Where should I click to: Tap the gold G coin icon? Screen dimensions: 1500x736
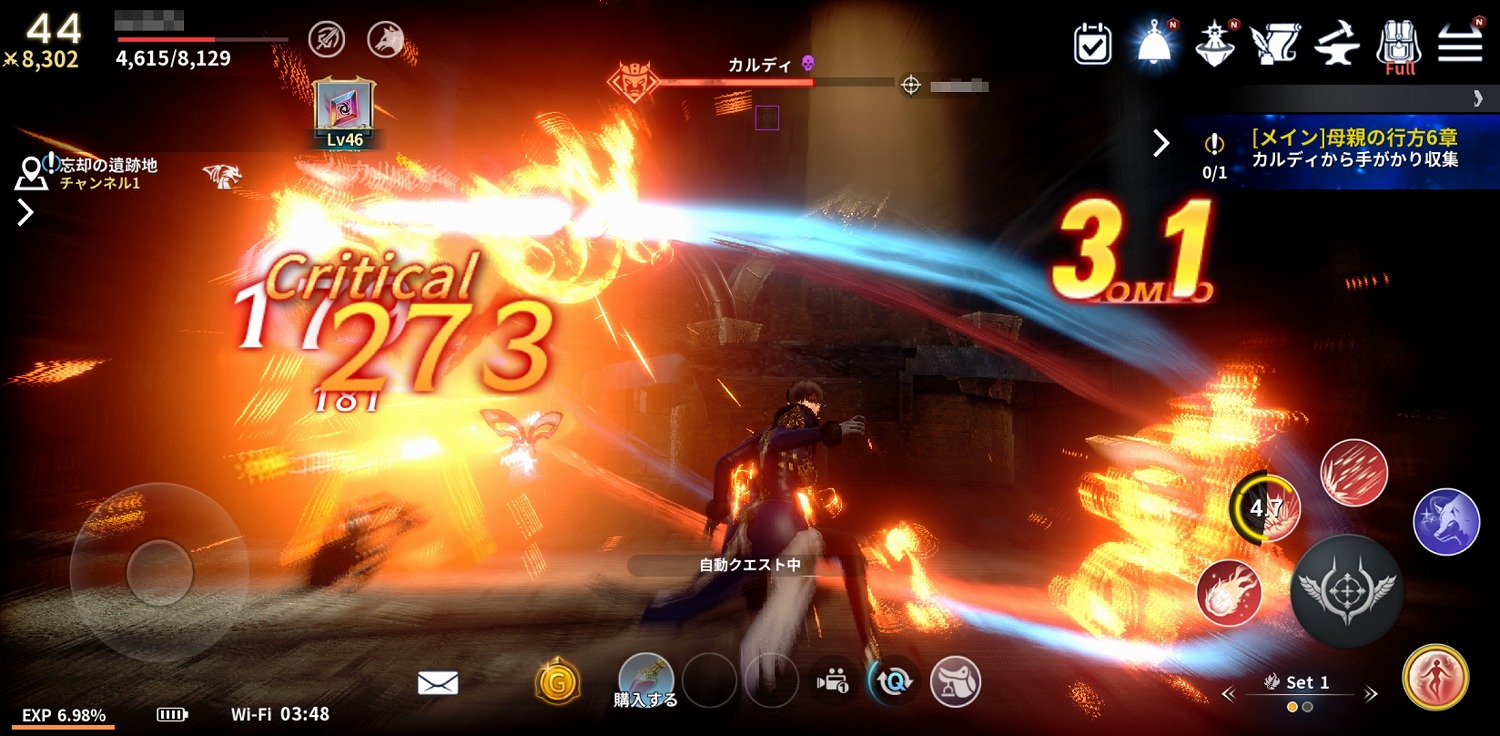coord(558,683)
